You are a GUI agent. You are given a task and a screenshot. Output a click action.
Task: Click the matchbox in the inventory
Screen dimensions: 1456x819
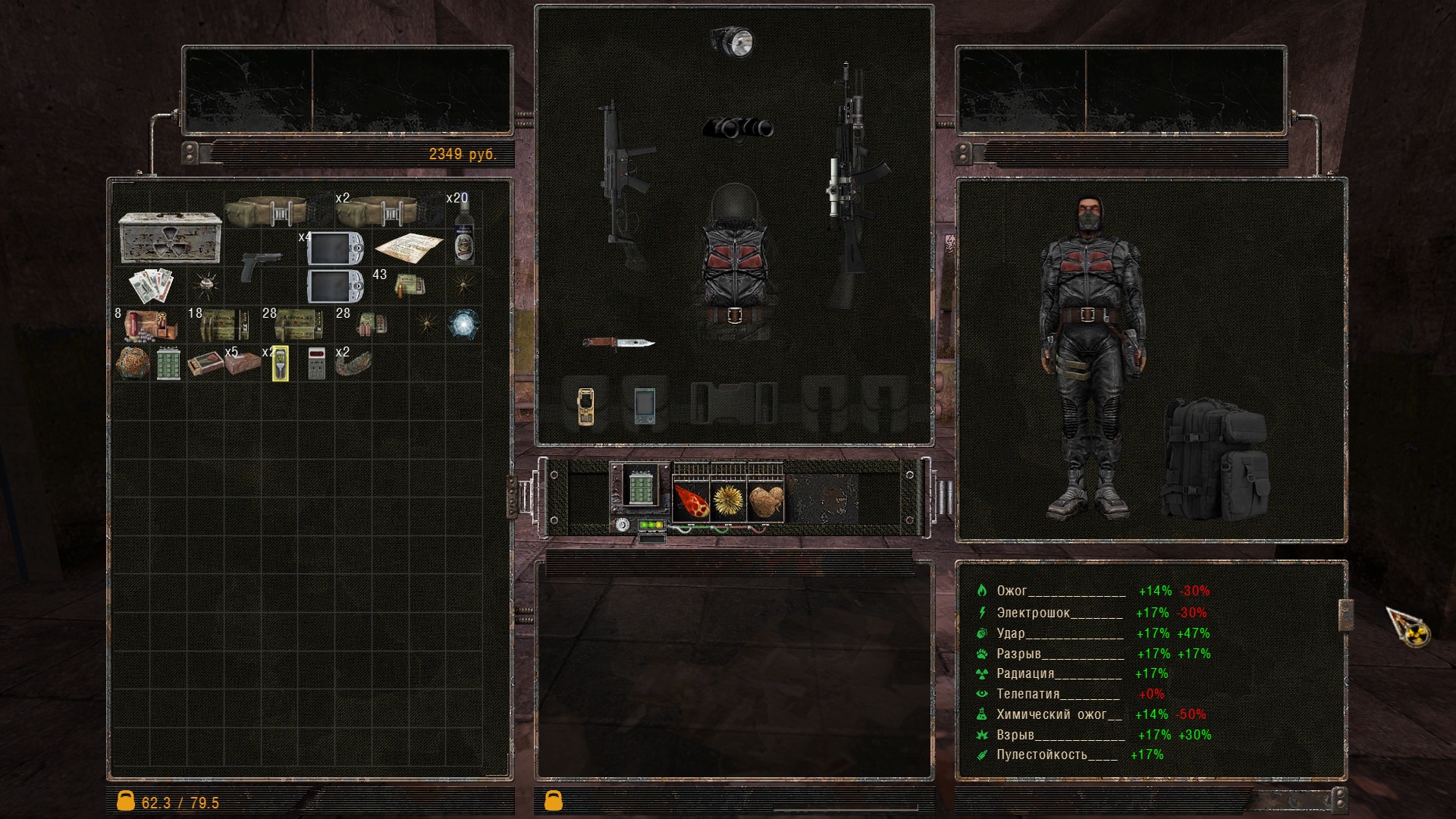click(205, 363)
